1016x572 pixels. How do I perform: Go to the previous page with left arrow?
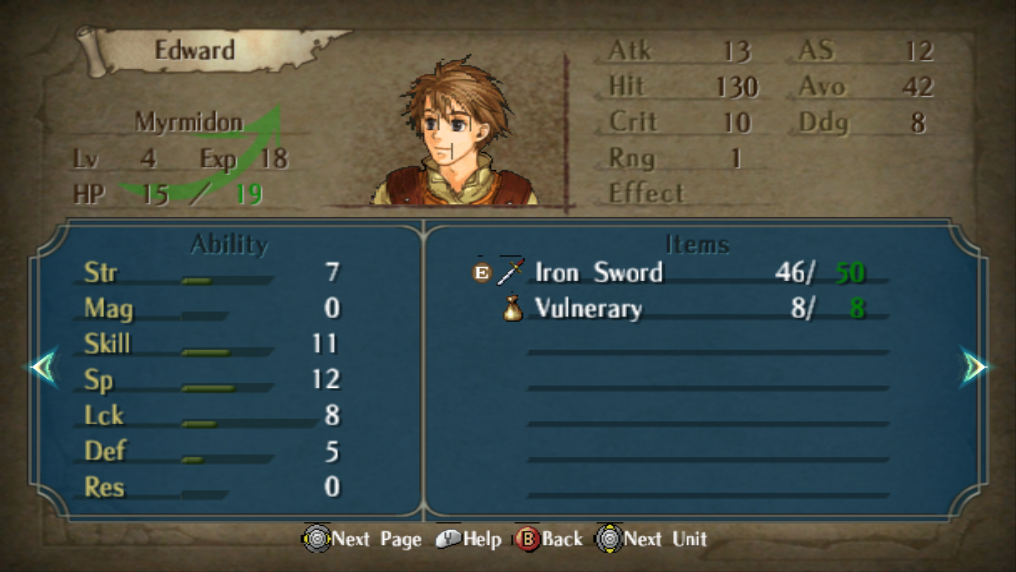43,367
